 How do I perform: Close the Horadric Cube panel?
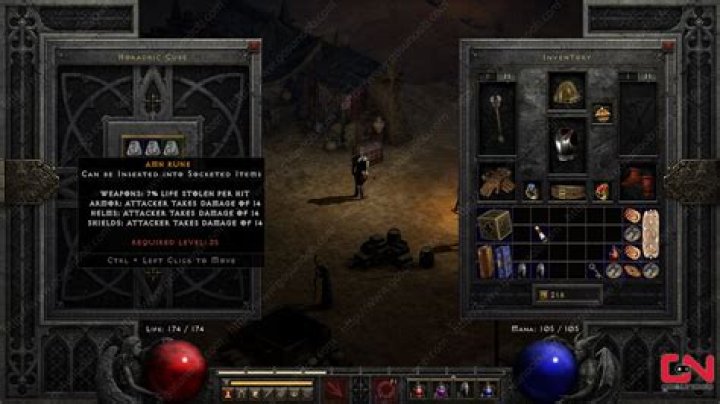[x=254, y=46]
